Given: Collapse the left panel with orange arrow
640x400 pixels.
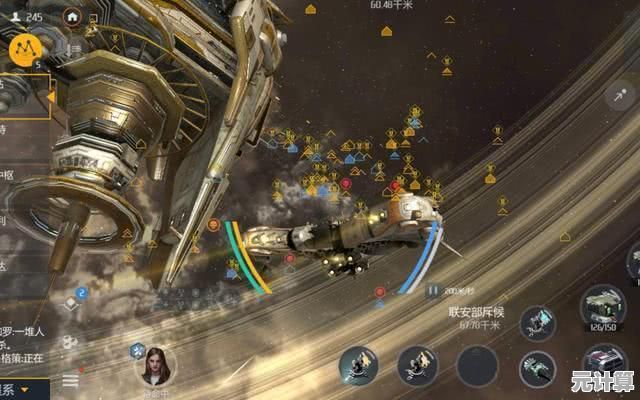Looking at the screenshot, I should point(49,97).
